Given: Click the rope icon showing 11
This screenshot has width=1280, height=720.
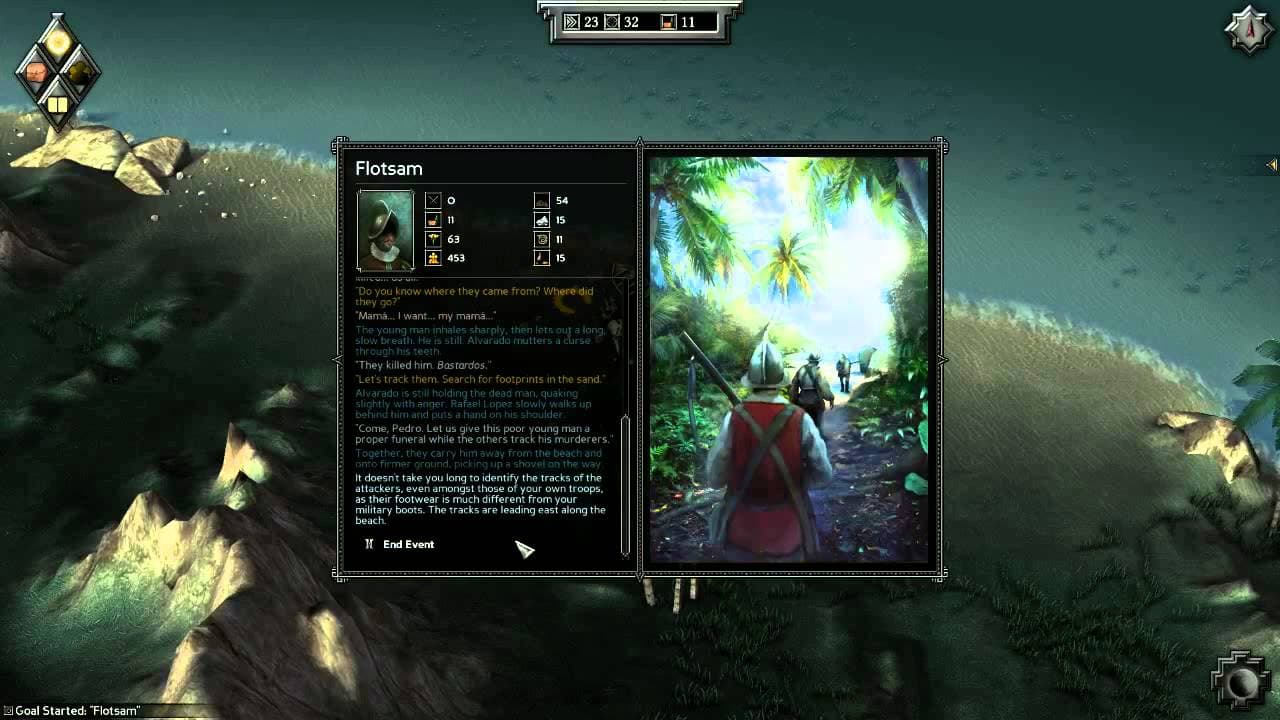Looking at the screenshot, I should 541,240.
